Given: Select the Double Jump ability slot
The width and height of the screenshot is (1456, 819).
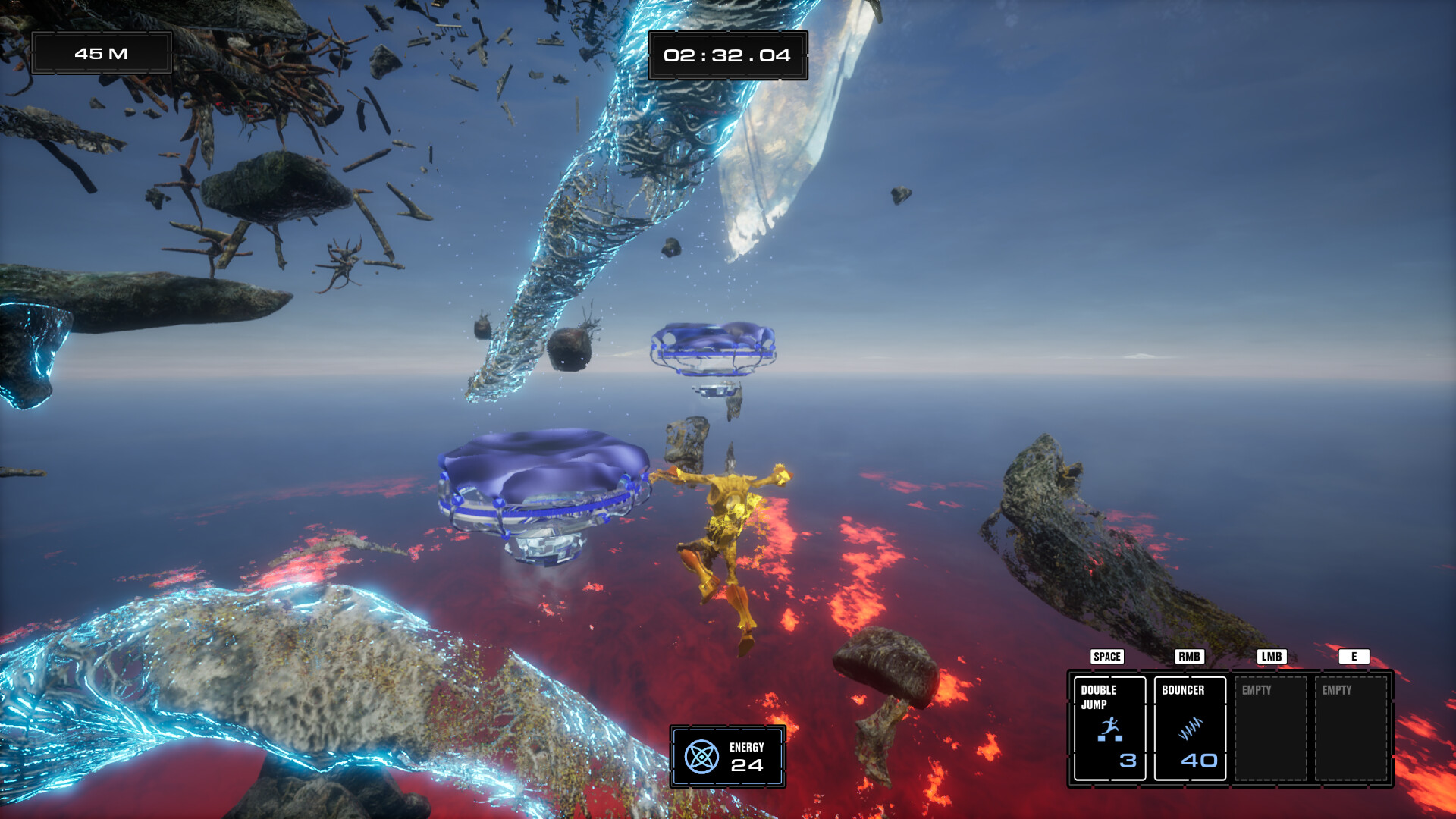Looking at the screenshot, I should pos(1109,728).
